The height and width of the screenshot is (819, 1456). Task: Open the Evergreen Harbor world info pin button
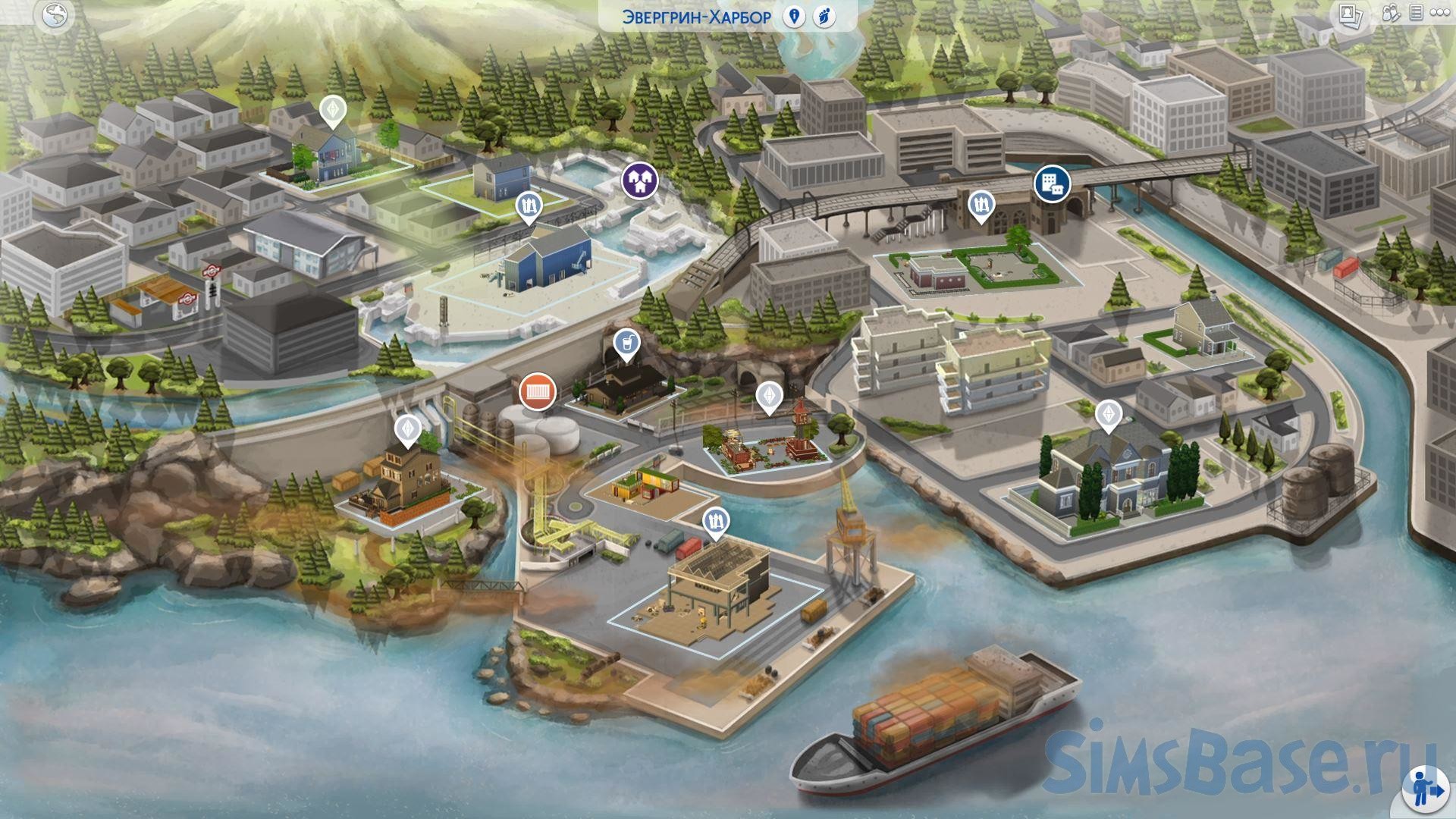(794, 17)
